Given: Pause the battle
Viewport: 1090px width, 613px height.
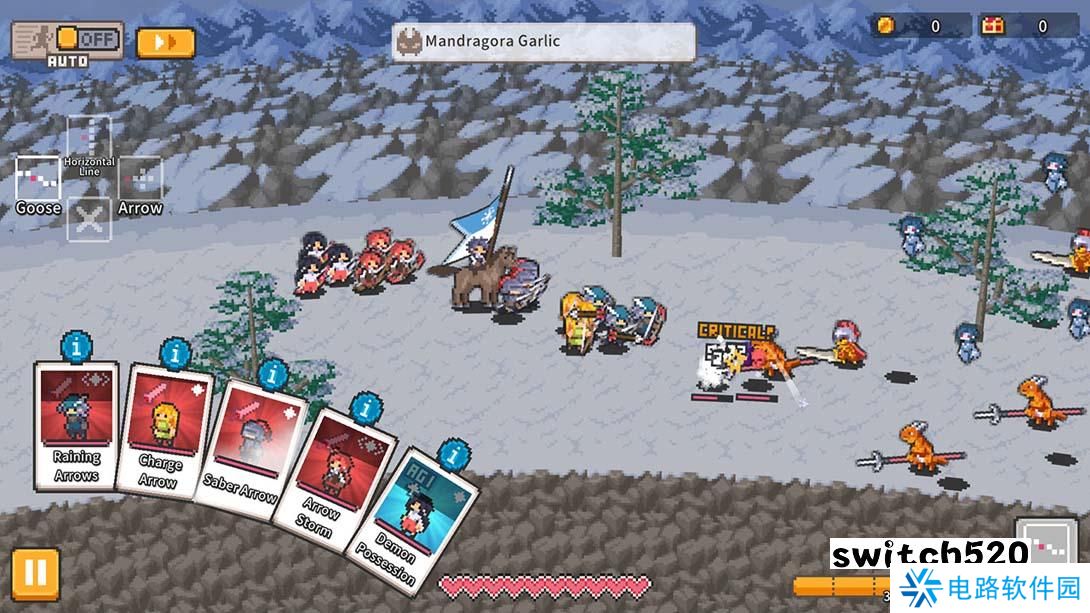Looking at the screenshot, I should coord(34,573).
